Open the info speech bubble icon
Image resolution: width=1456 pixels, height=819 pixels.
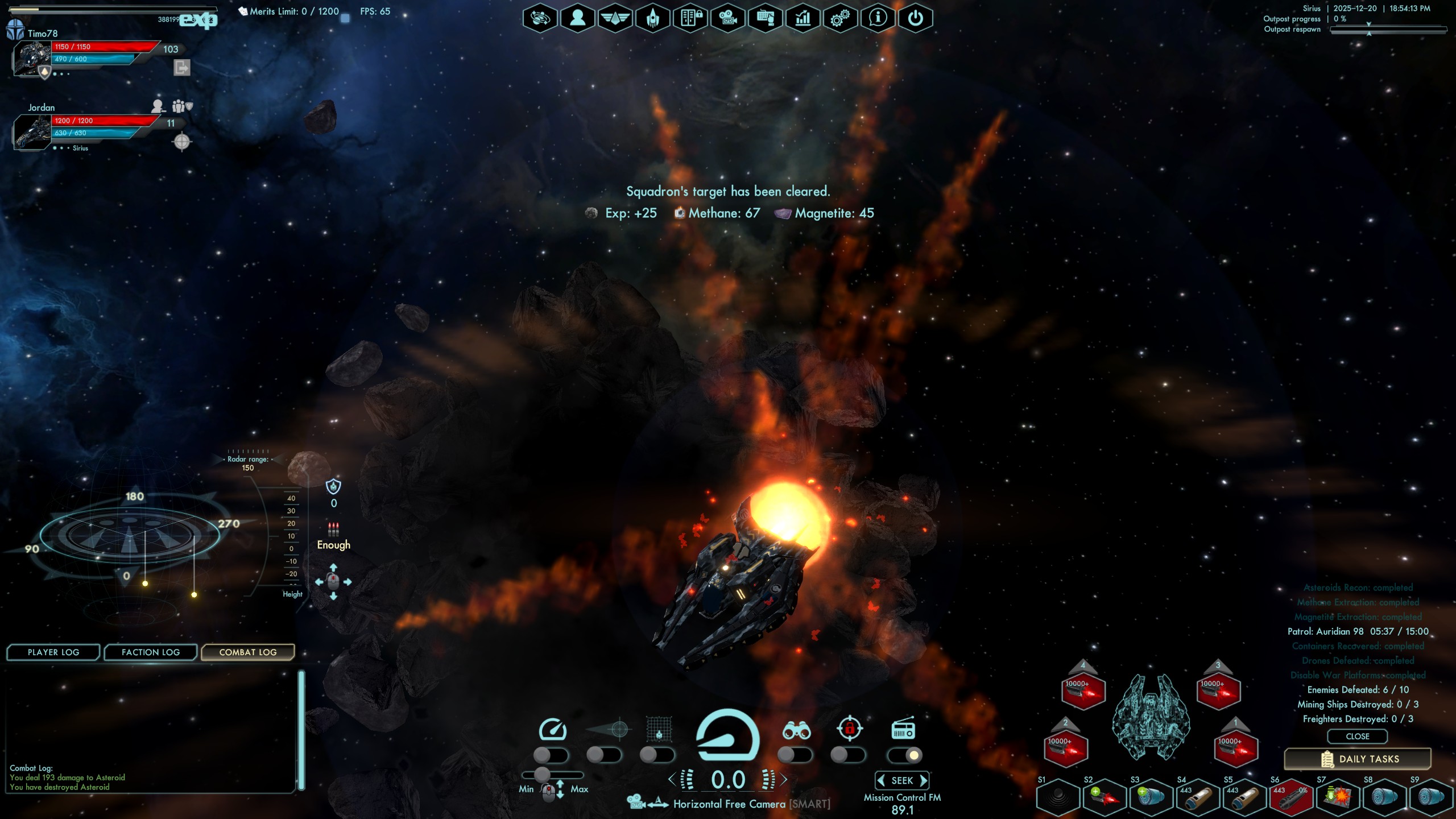click(878, 18)
